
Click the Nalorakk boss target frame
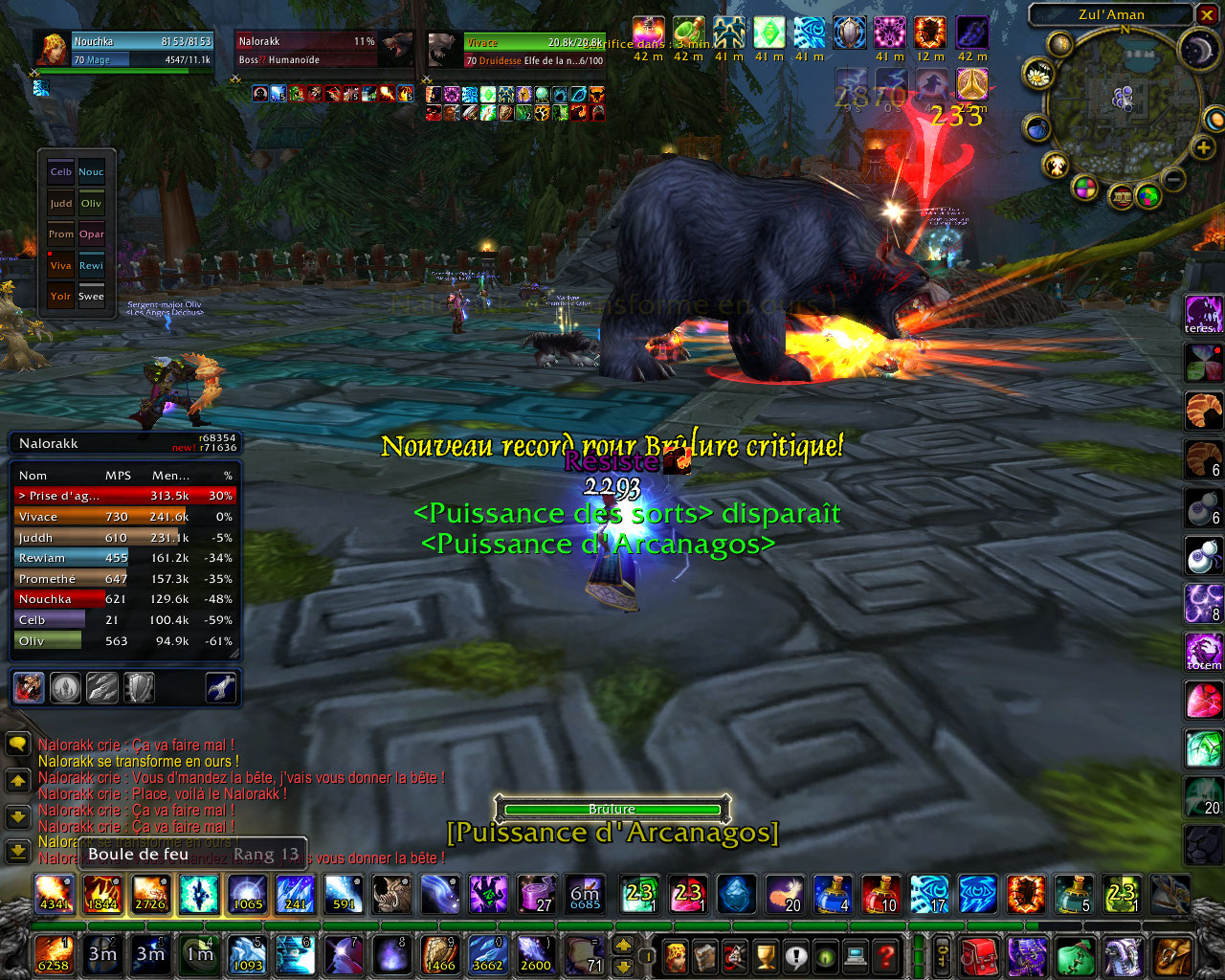306,50
